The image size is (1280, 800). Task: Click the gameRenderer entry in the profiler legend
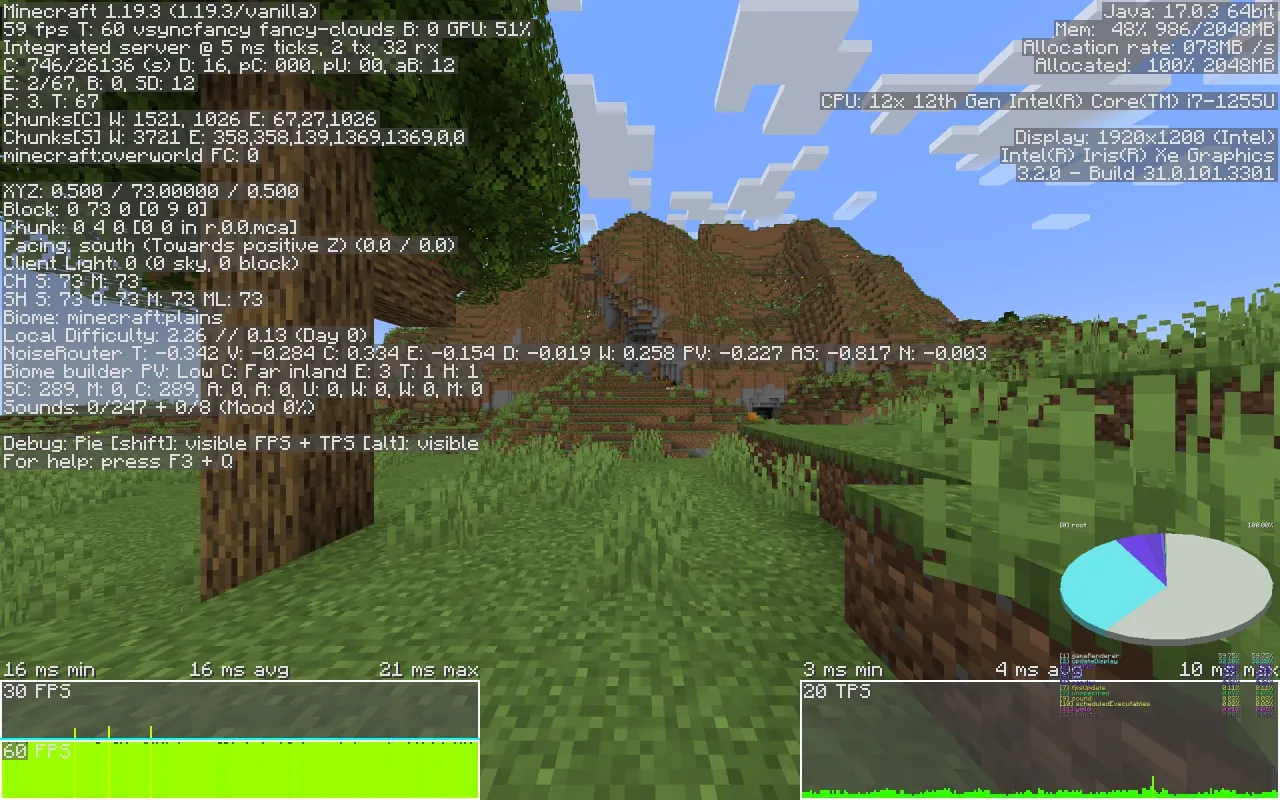(1090, 656)
